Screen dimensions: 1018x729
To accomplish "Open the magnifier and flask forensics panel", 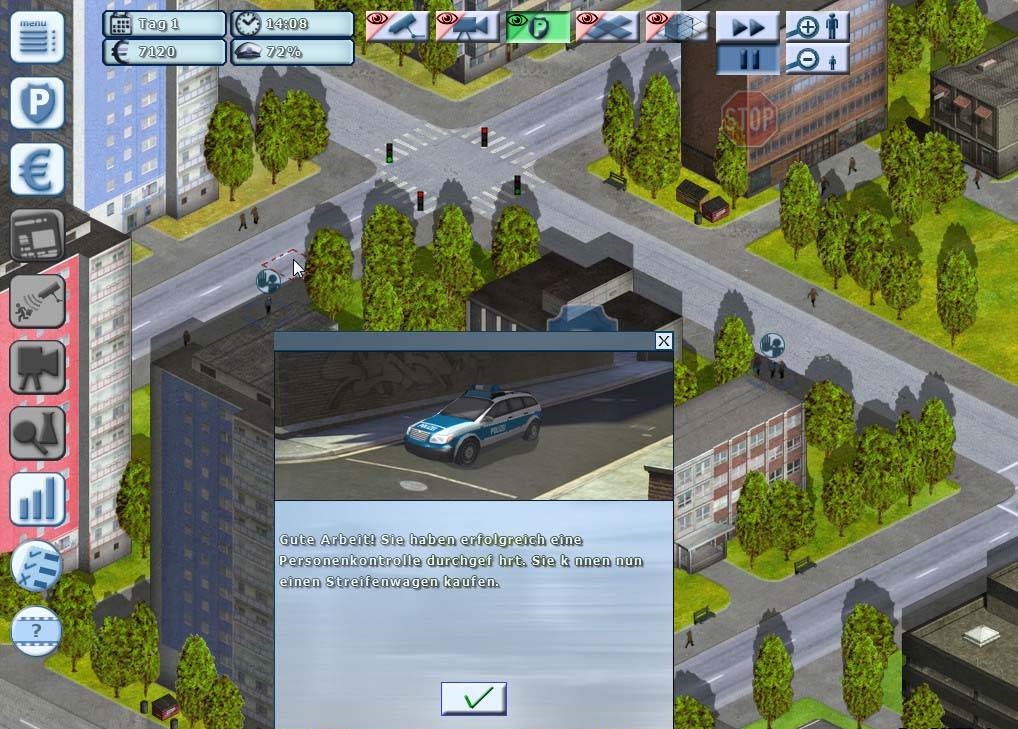I will pos(37,433).
